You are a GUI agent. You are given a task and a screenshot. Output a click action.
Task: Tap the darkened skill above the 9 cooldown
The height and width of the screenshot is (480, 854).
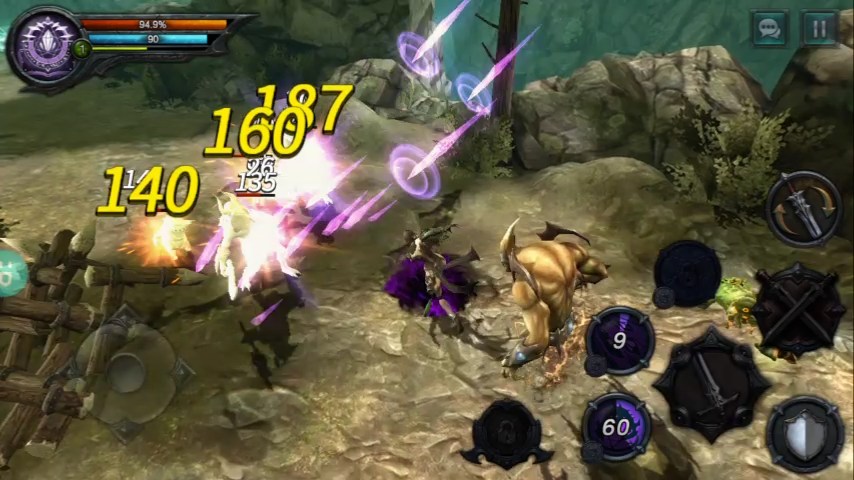688,272
